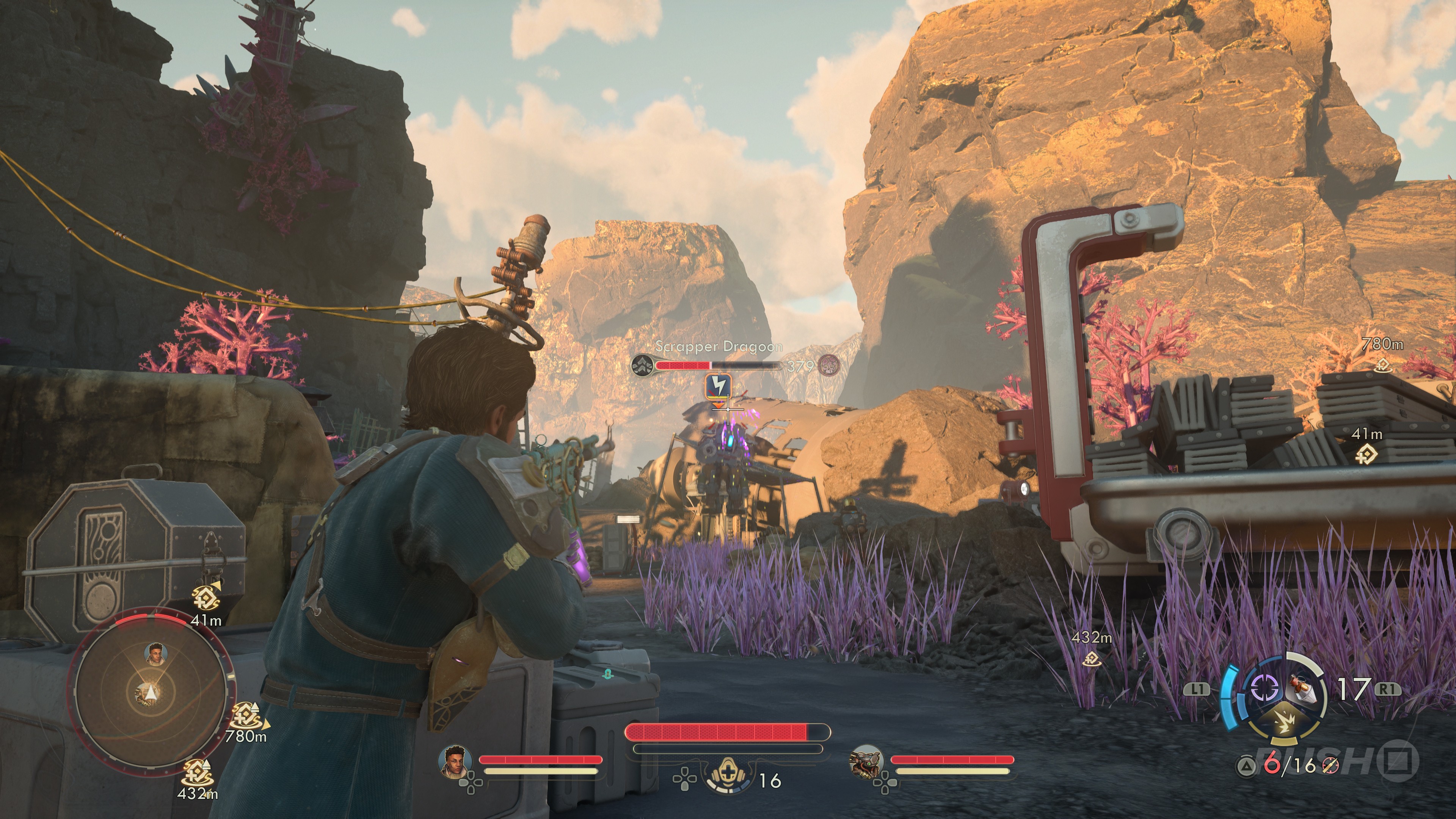This screenshot has width=1456, height=819.
Task: Click the human companion icon on the radar
Action: click(x=154, y=653)
